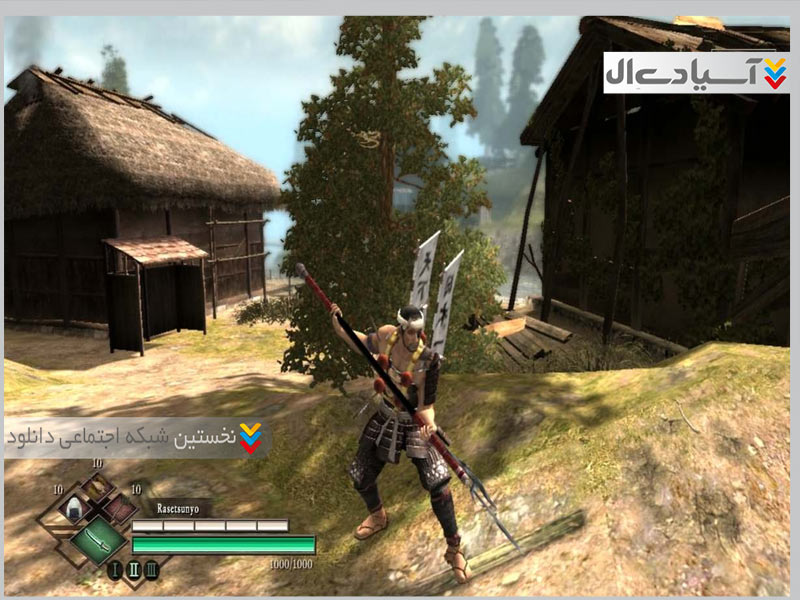Switch to stance II
Image resolution: width=800 pixels, height=600 pixels.
click(x=133, y=571)
